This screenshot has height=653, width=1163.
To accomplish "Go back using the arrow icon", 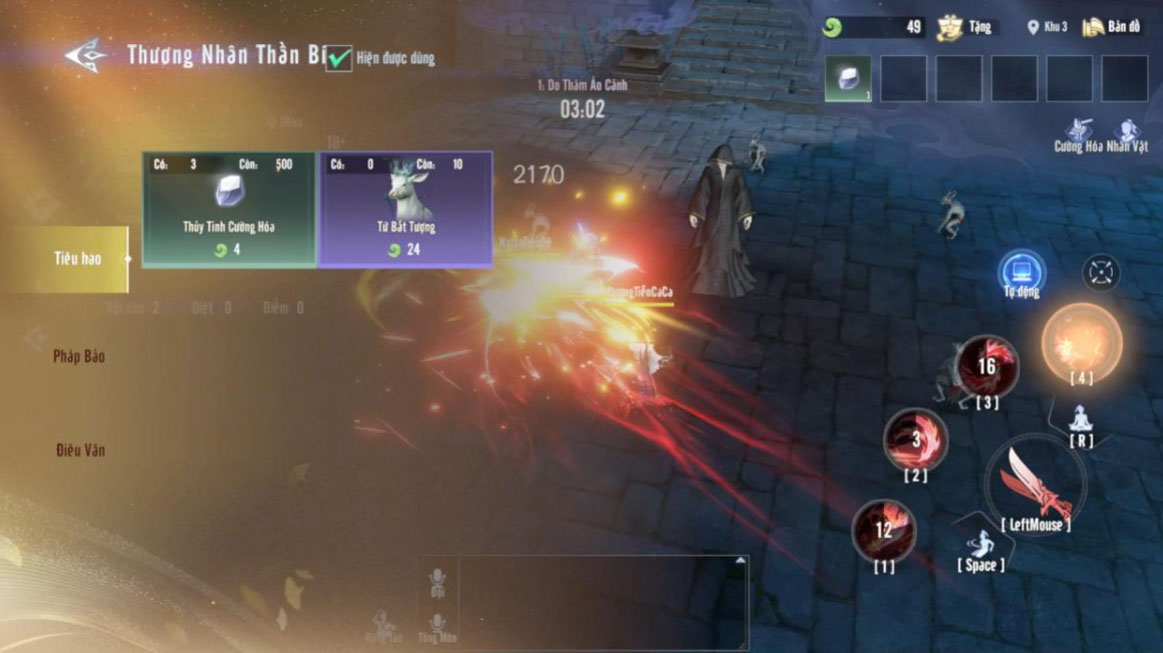I will coord(86,55).
